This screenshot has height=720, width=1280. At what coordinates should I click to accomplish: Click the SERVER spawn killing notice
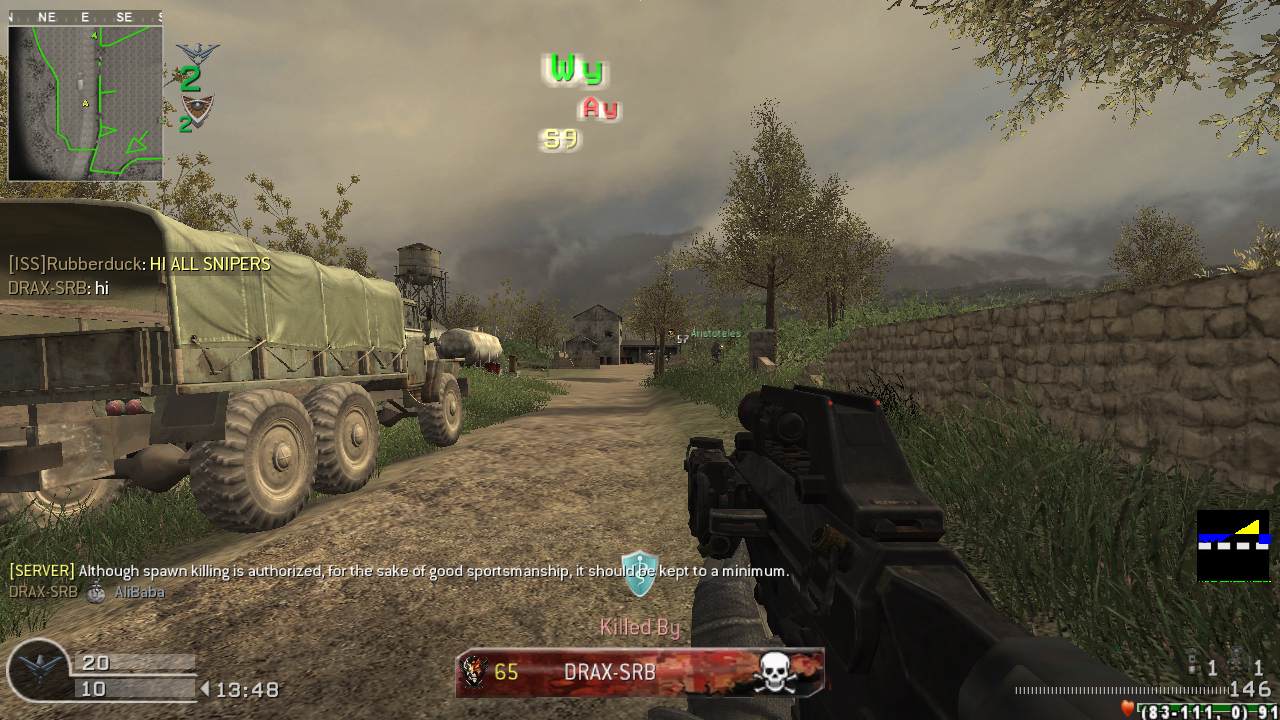point(398,571)
